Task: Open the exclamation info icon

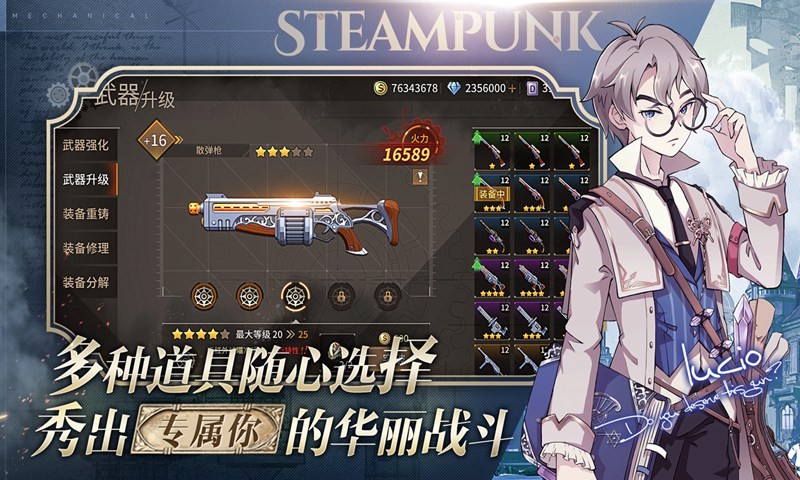Action: tap(421, 177)
